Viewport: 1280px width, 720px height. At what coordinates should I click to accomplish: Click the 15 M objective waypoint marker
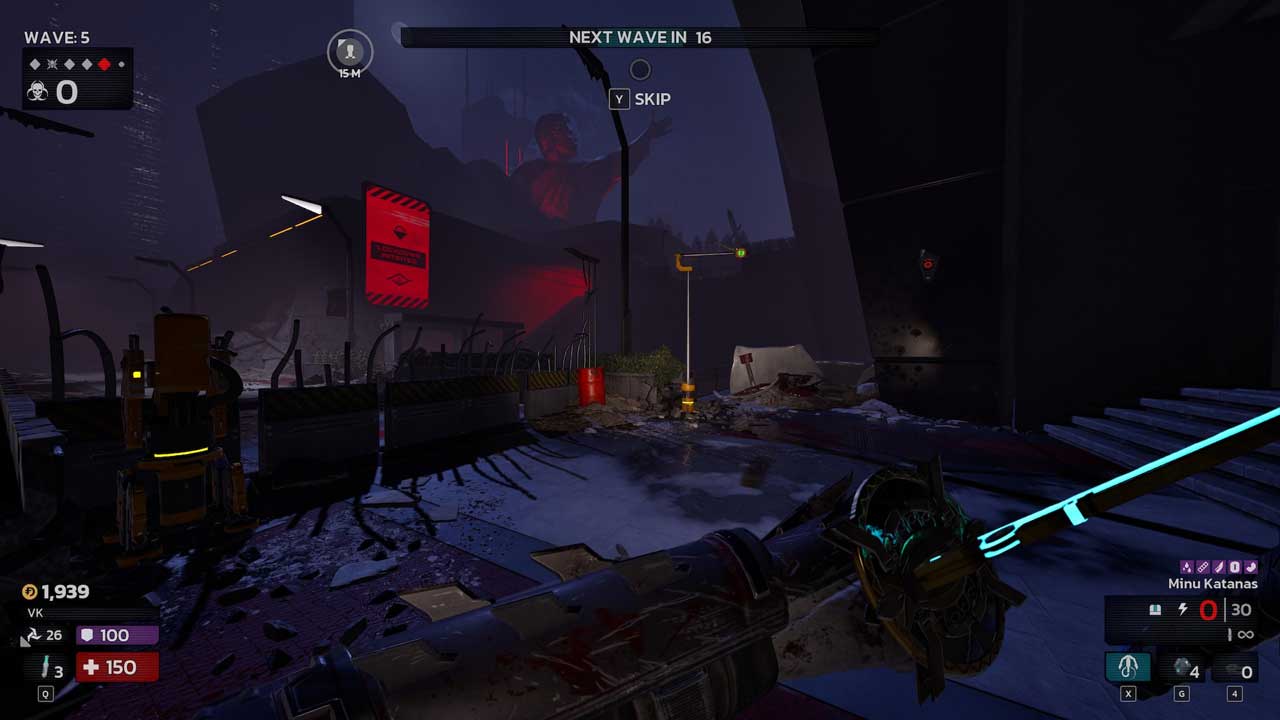click(x=350, y=50)
